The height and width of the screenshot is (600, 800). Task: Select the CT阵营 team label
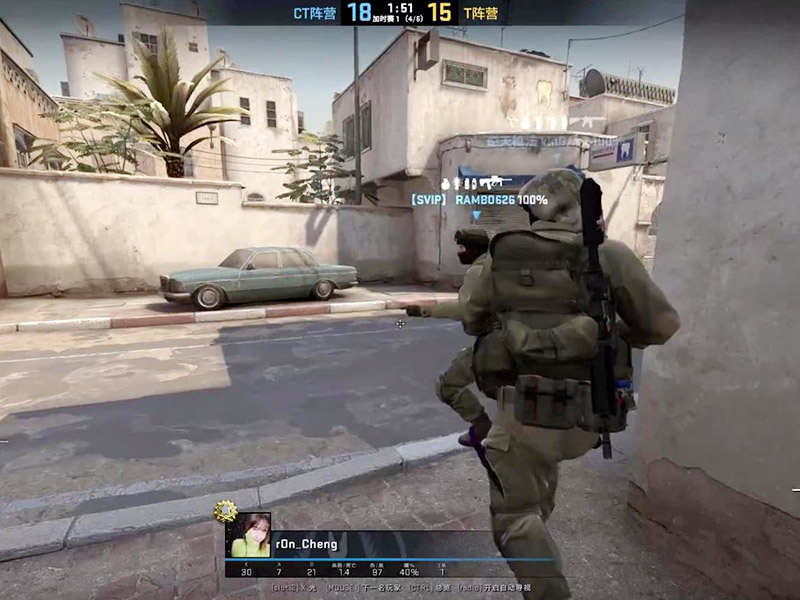click(314, 13)
